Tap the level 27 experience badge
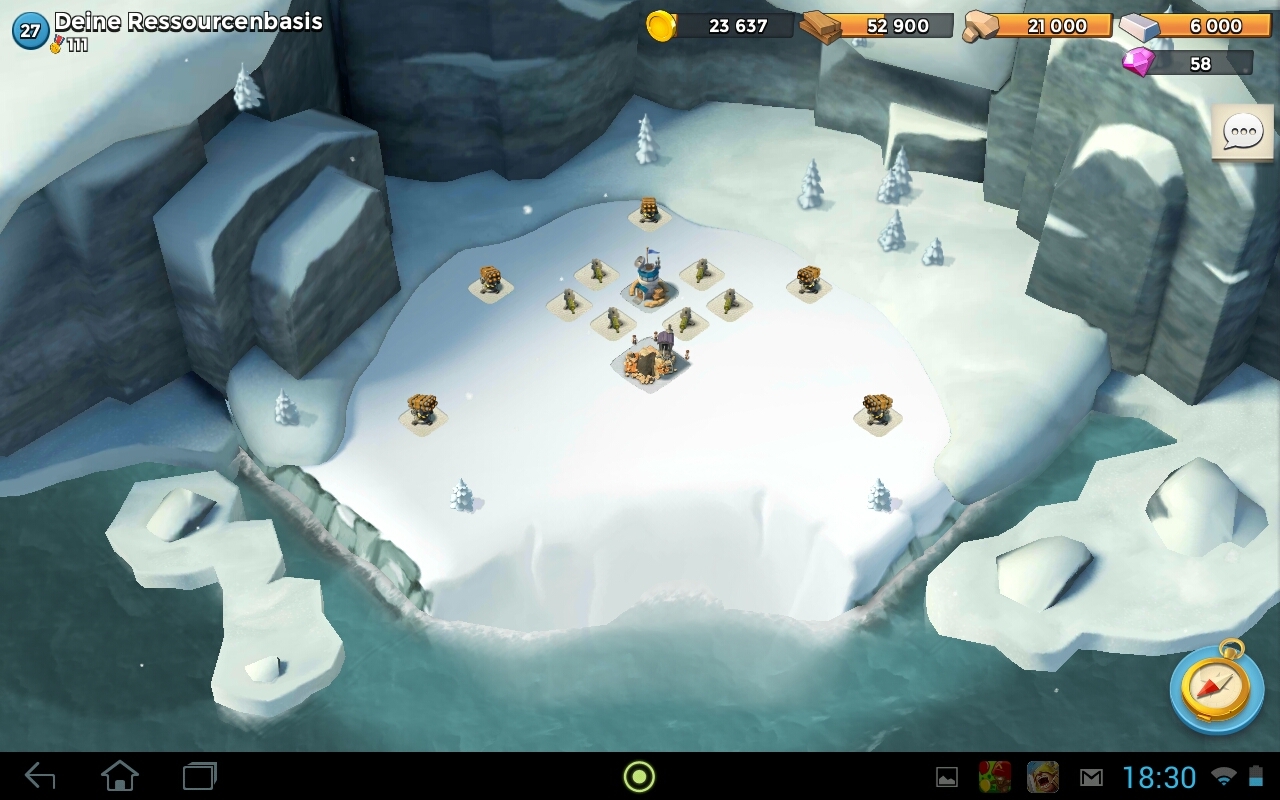Image resolution: width=1280 pixels, height=800 pixels. click(x=30, y=31)
